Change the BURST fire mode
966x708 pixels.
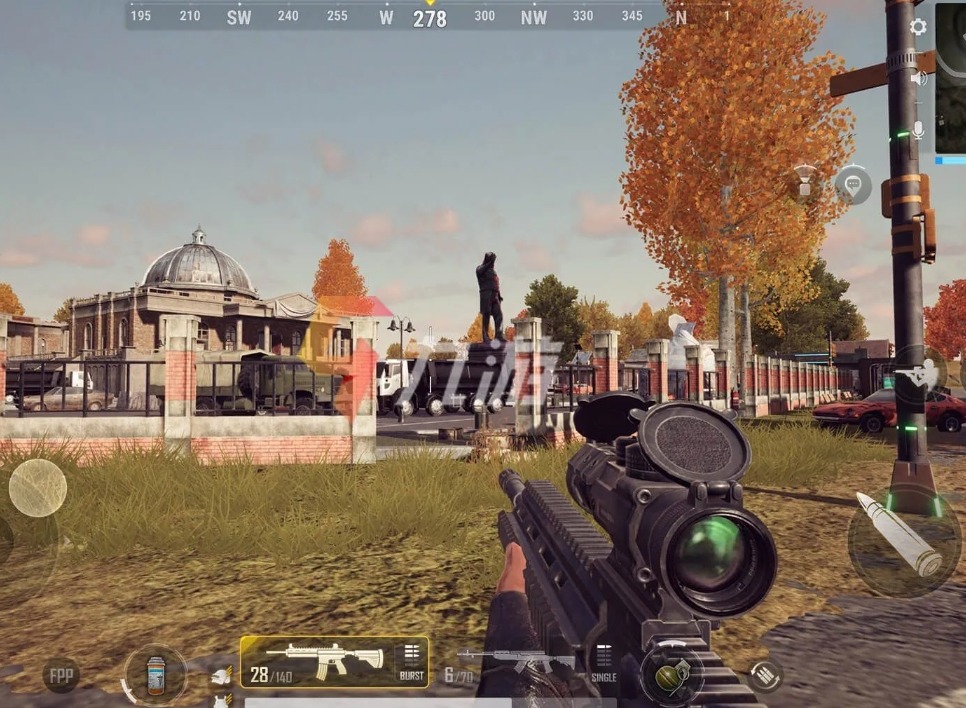[x=410, y=662]
